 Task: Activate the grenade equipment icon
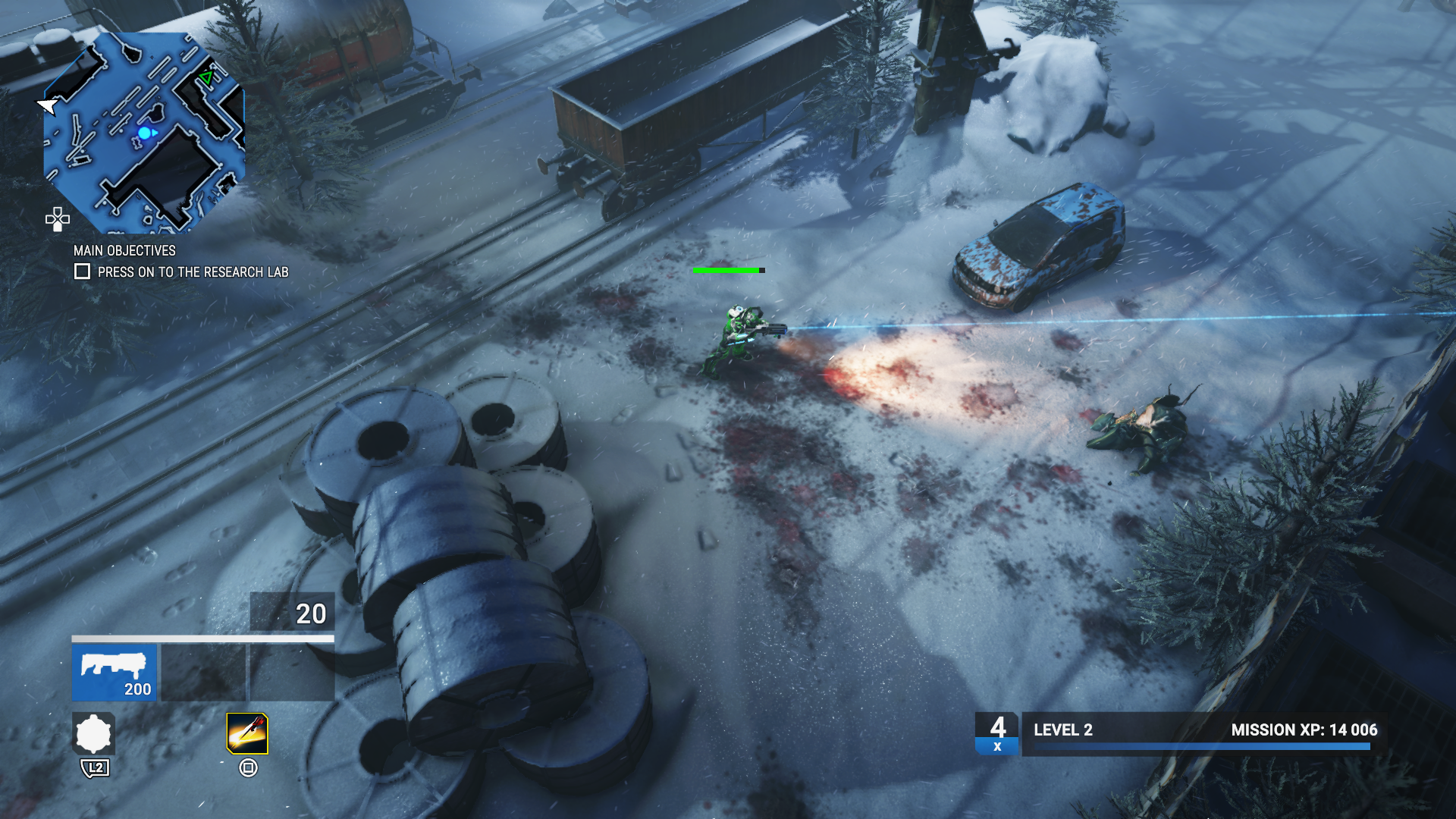(94, 733)
